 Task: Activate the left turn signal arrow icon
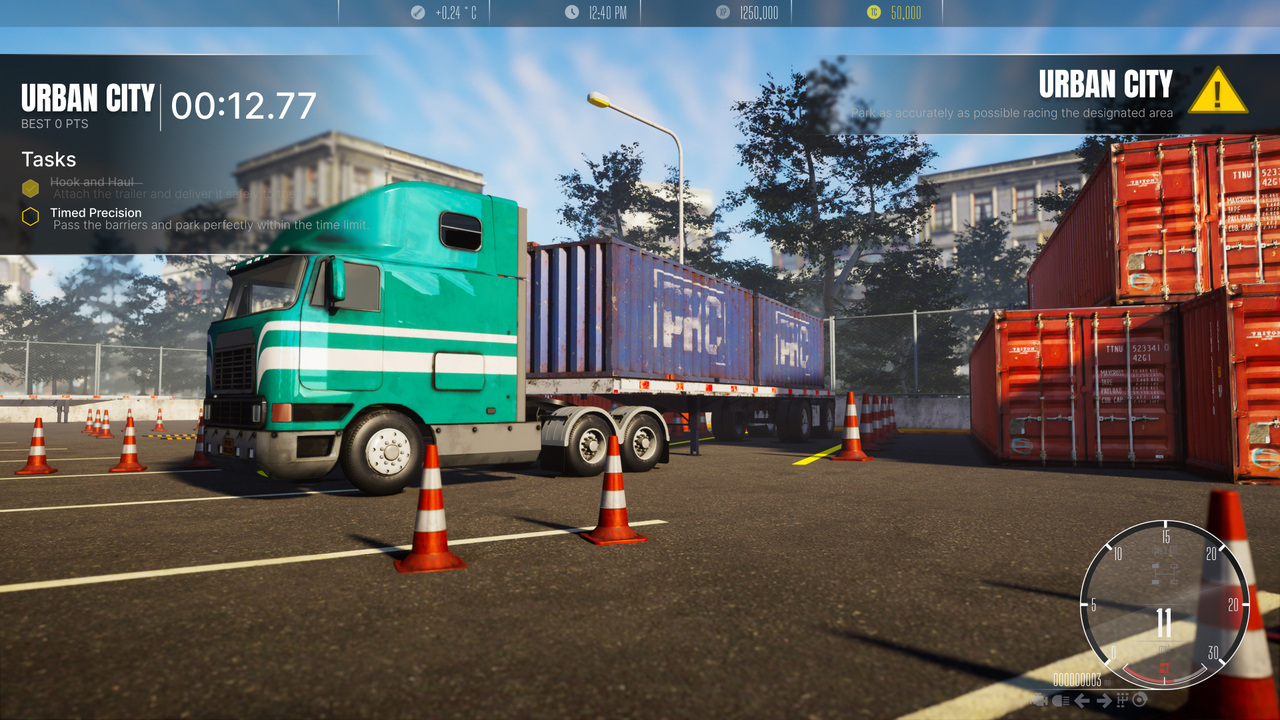(1082, 700)
